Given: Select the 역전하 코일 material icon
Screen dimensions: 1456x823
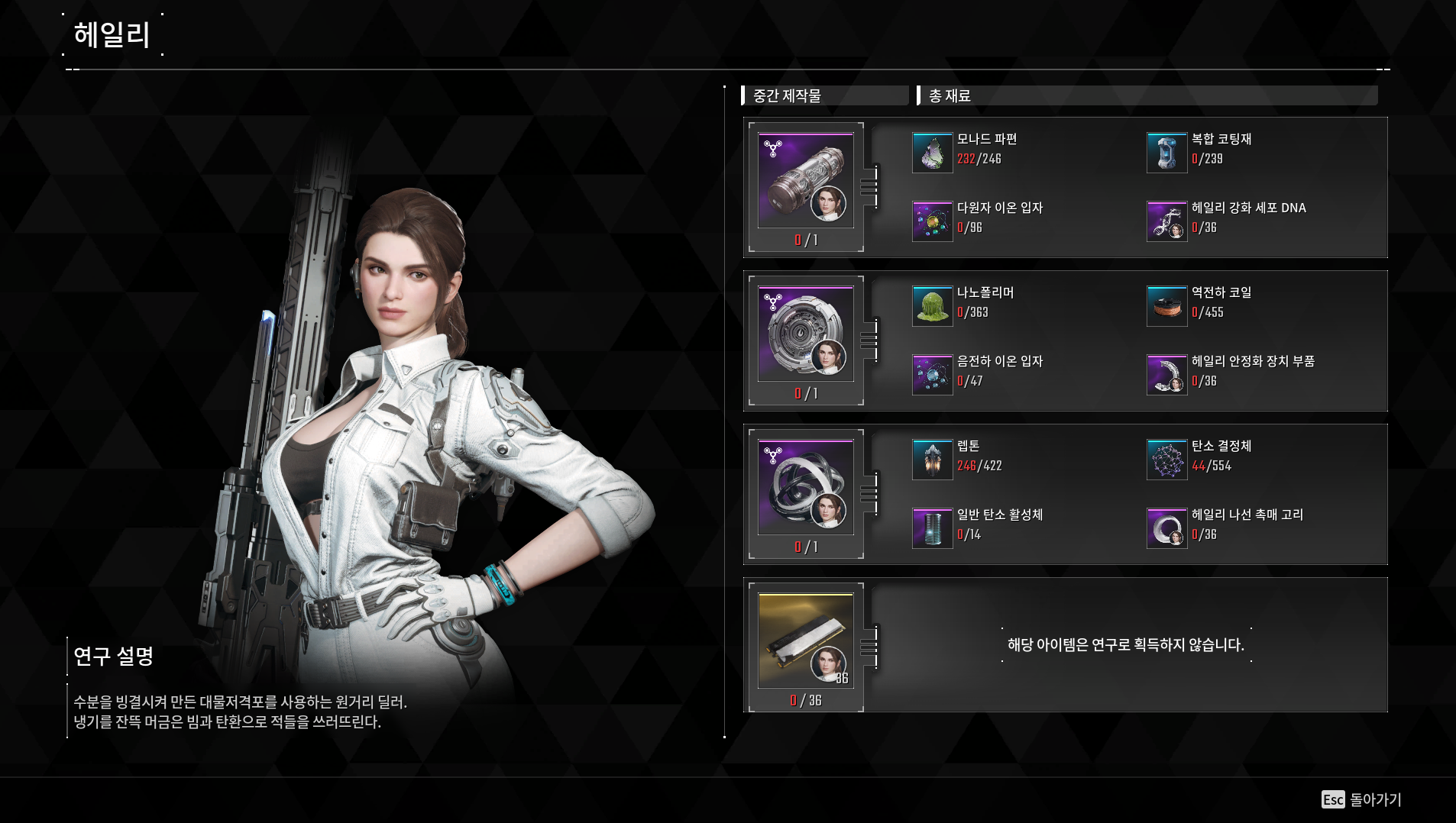Looking at the screenshot, I should (1166, 306).
